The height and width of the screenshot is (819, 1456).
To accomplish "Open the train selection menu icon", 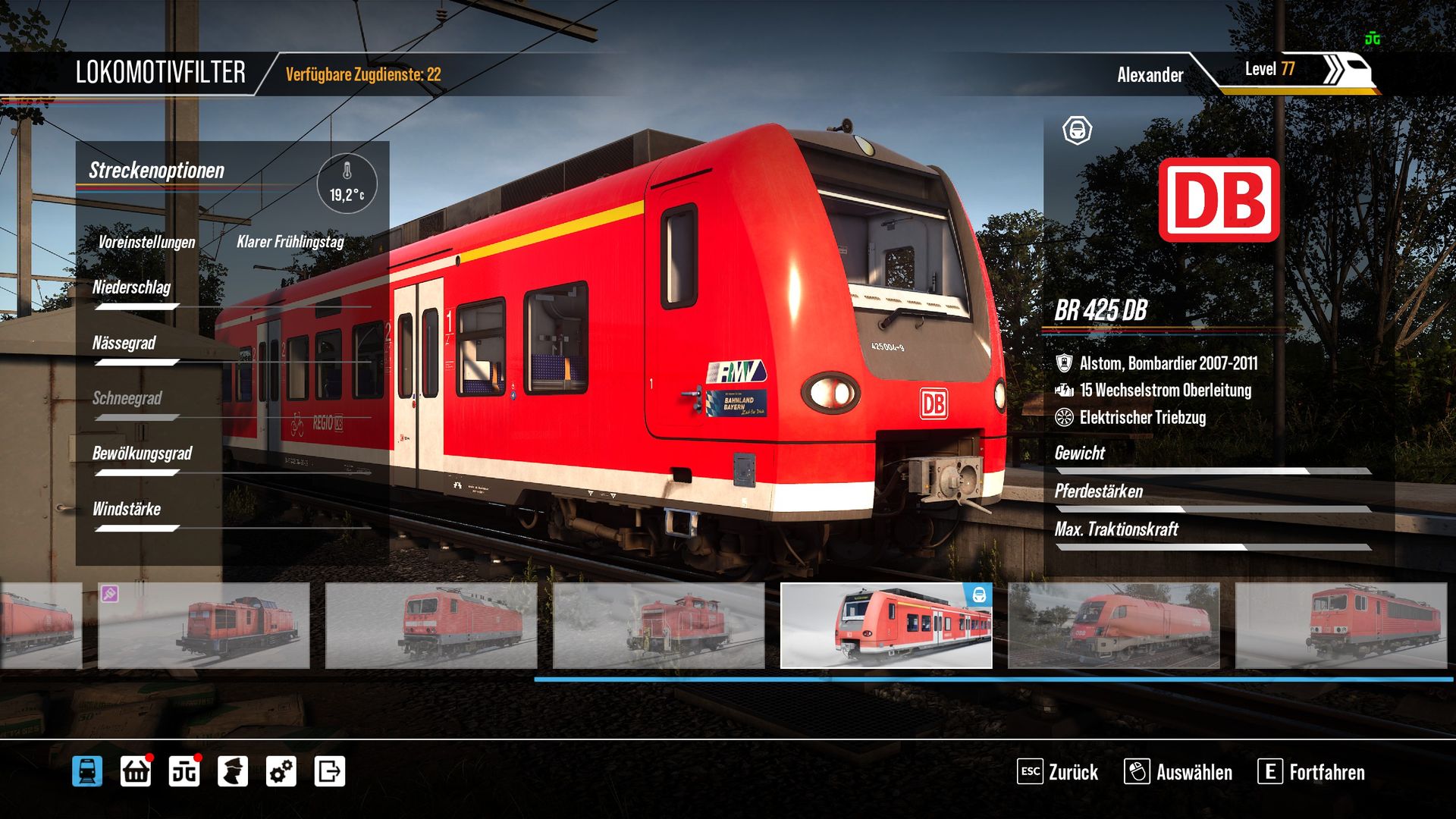I will click(87, 771).
